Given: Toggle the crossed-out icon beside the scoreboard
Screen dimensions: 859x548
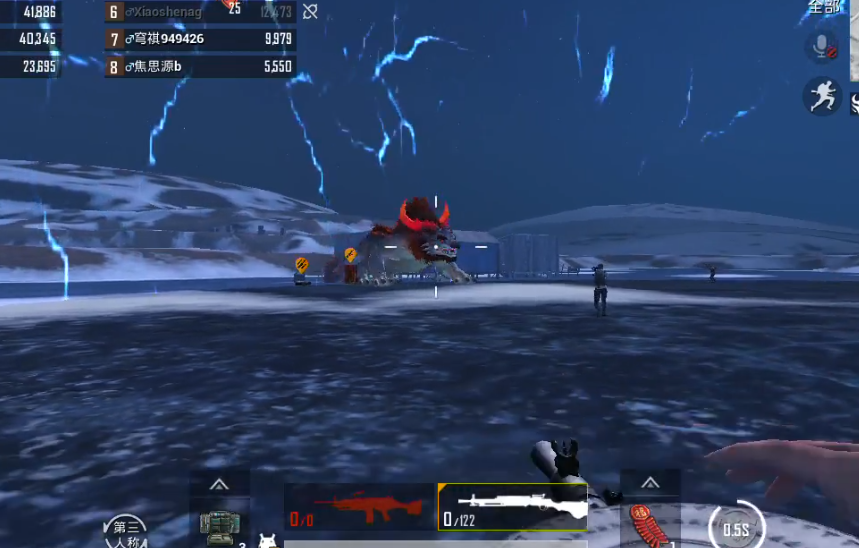Looking at the screenshot, I should click(x=310, y=12).
